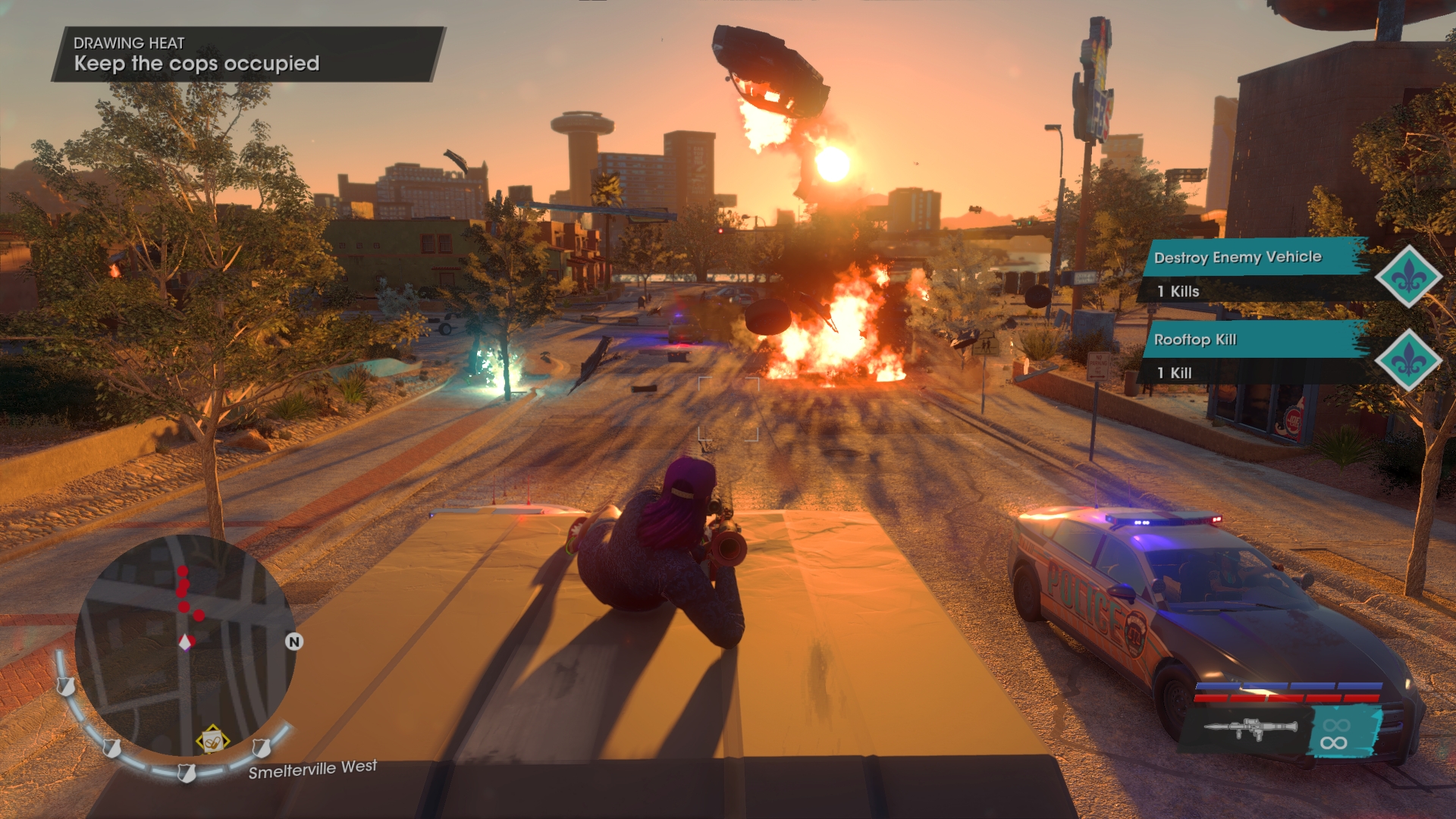Select the Drawing Heat mission objective banner
Image resolution: width=1456 pixels, height=819 pixels.
point(247,55)
